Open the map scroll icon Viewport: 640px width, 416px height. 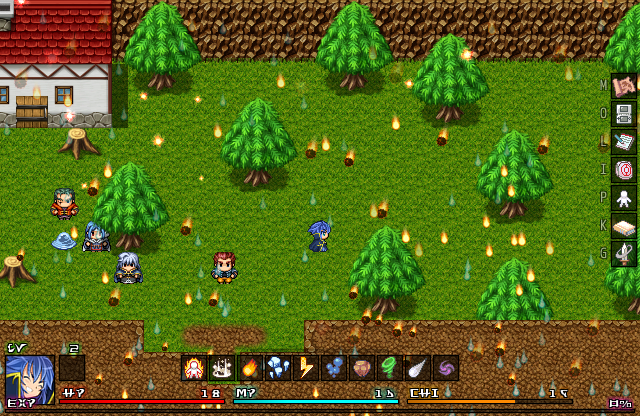(x=624, y=87)
